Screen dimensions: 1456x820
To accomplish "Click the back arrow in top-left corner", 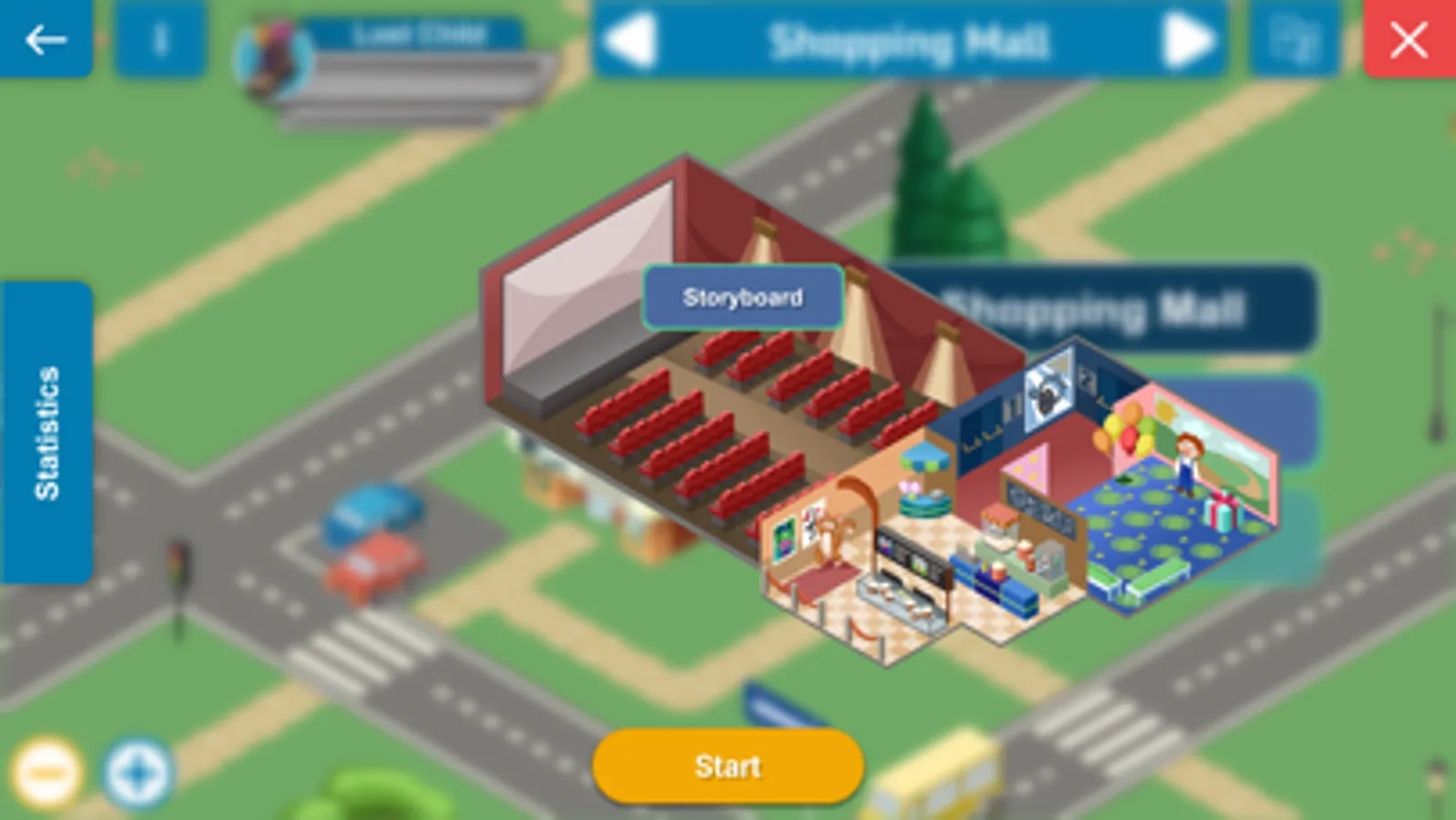I will (46, 38).
